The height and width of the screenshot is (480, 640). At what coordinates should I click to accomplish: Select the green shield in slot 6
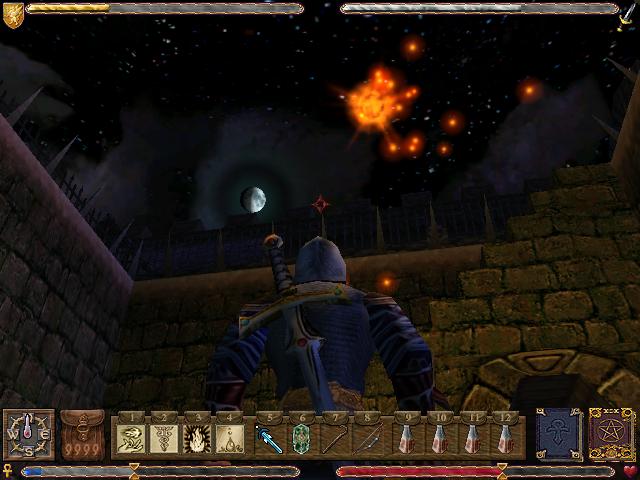302,438
